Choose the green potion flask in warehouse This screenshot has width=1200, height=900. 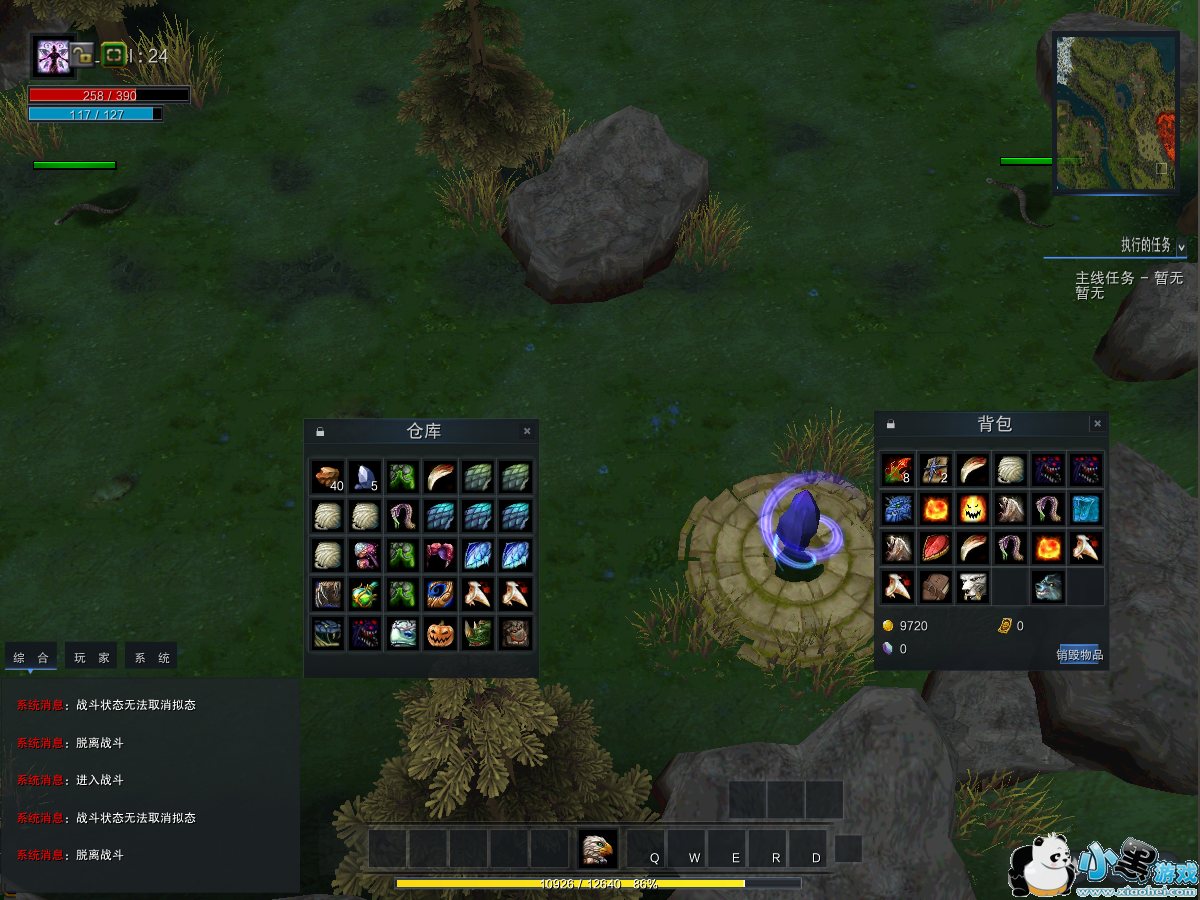pos(365,594)
